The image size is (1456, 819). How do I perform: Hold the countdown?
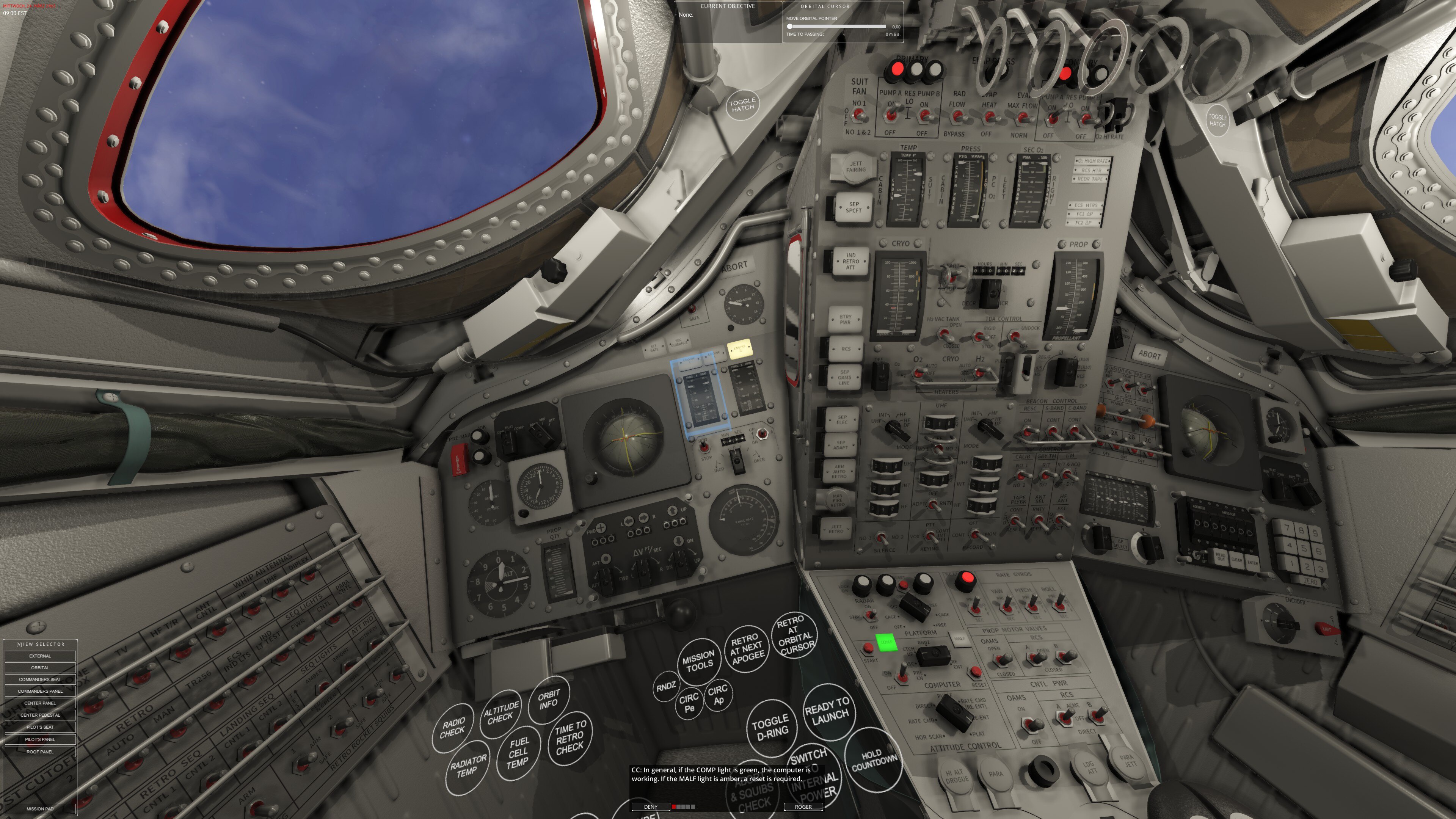tap(873, 760)
